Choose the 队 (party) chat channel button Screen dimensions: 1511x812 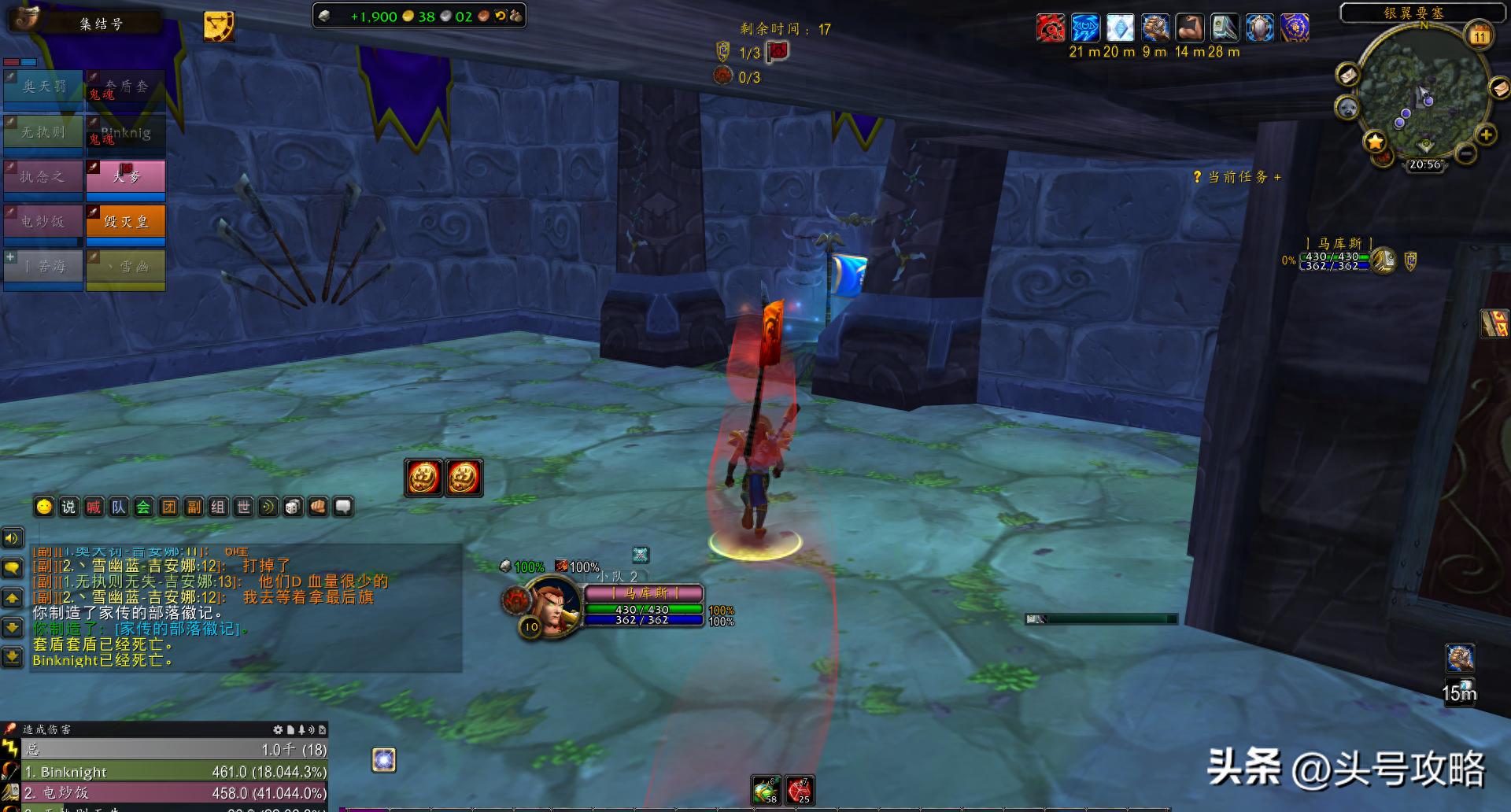coord(118,507)
